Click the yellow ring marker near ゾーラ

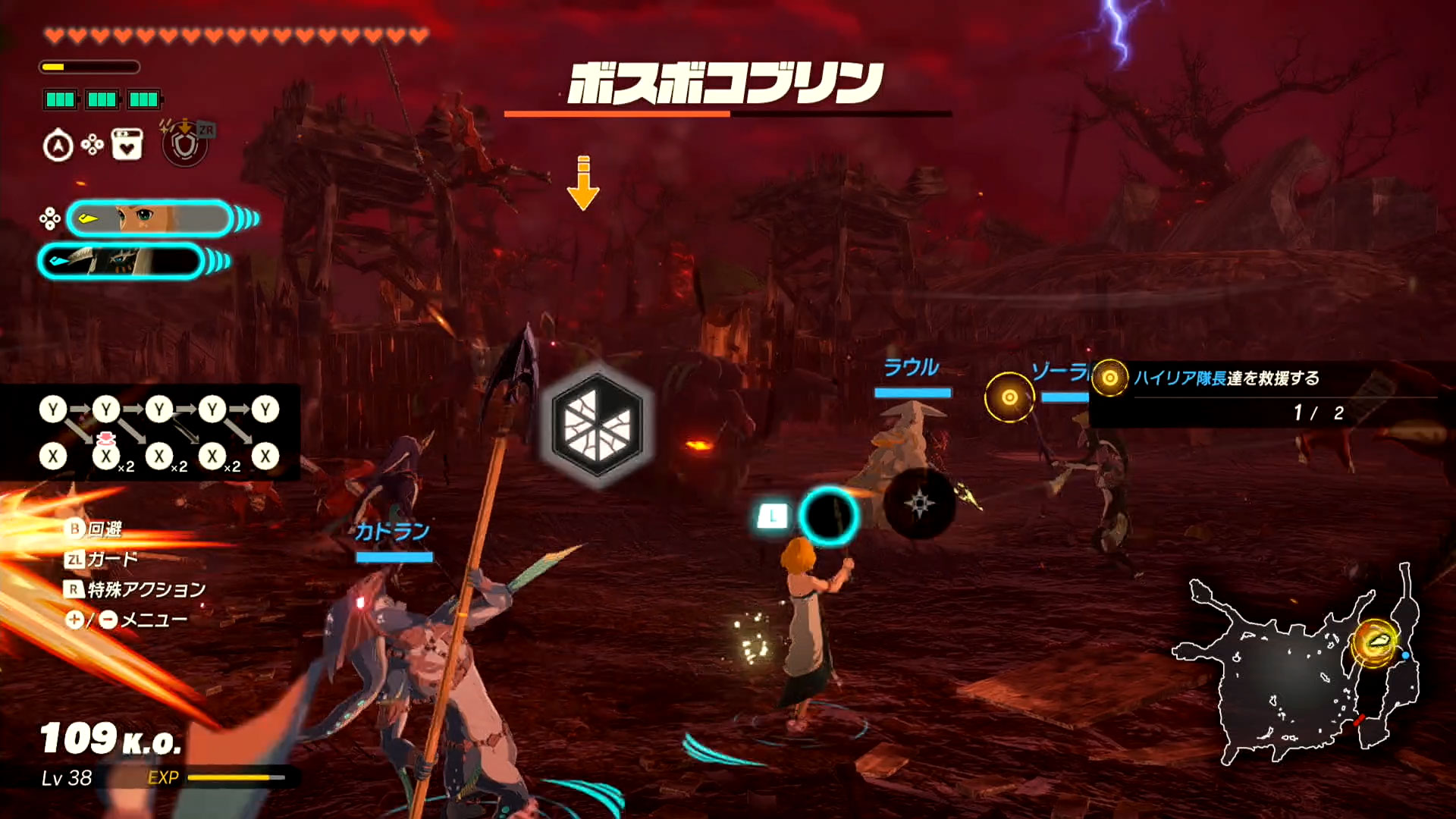pyautogui.click(x=1010, y=397)
